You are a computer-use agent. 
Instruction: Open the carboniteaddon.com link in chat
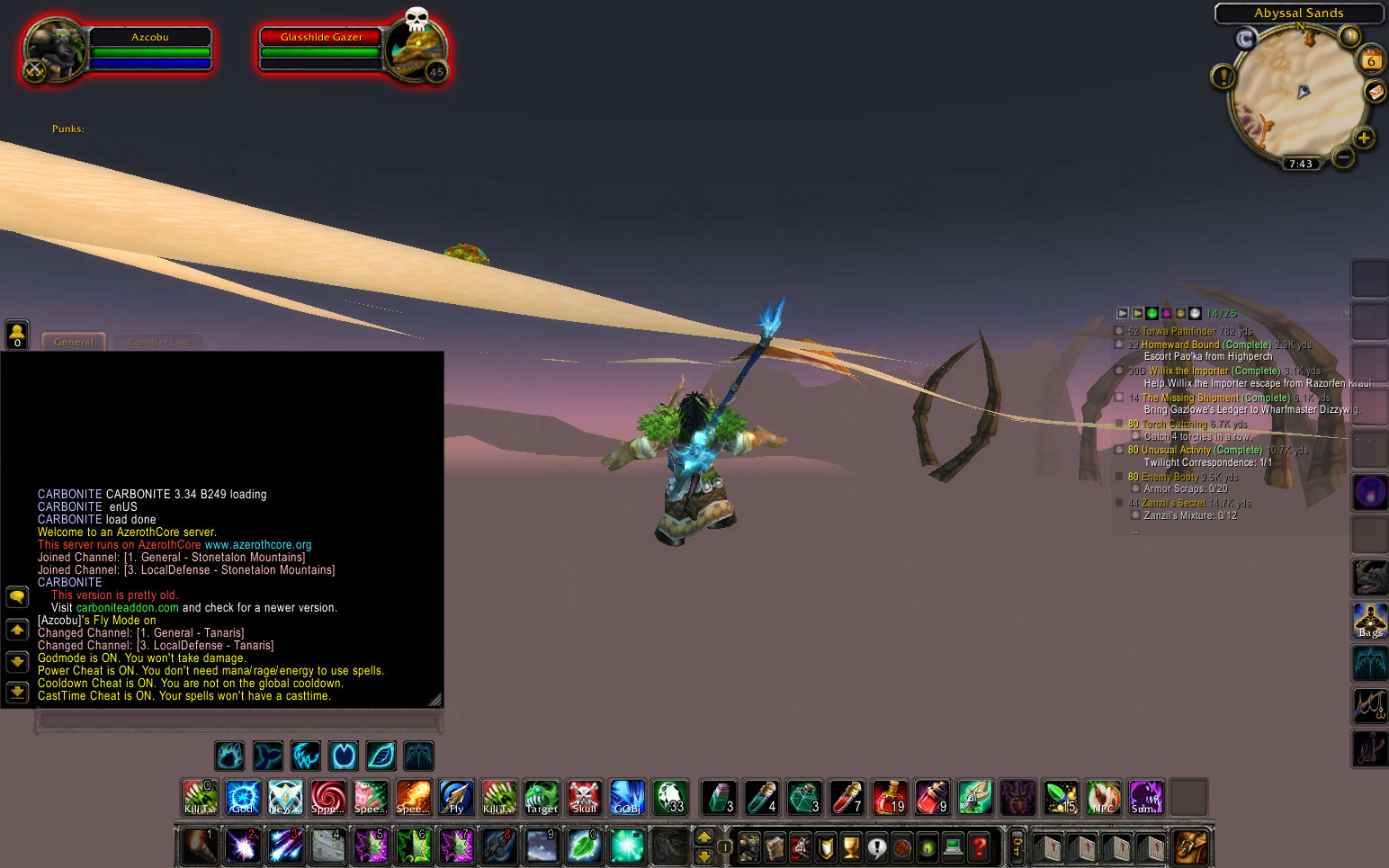(x=126, y=607)
